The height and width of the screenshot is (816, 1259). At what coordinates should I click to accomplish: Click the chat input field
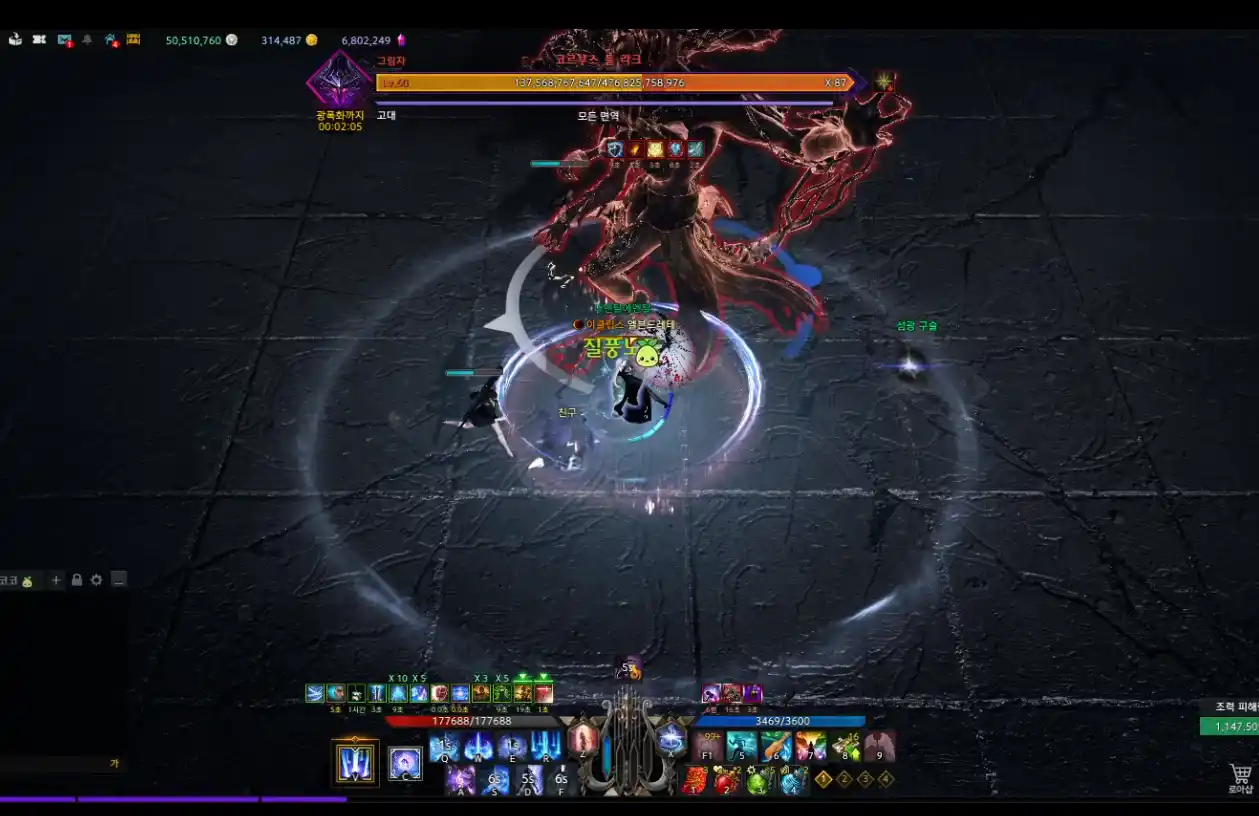tap(55, 764)
